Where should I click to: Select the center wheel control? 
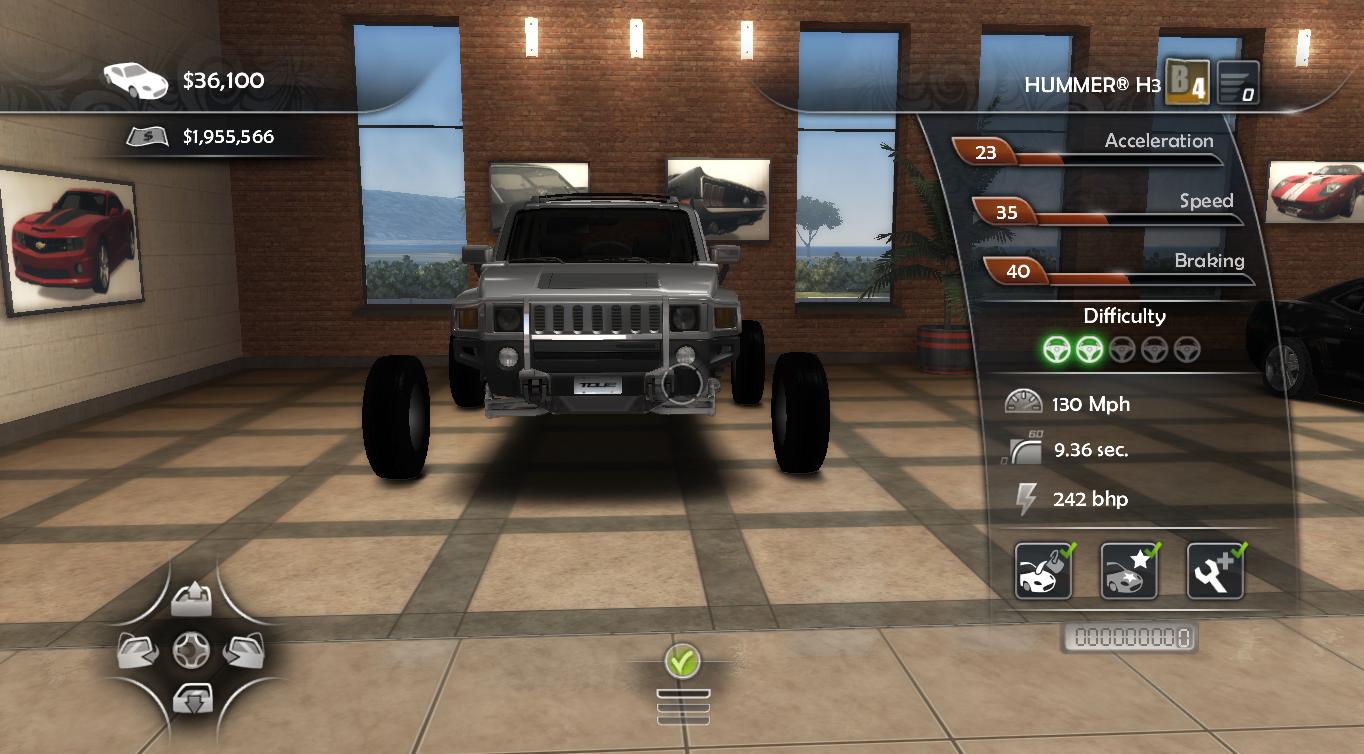[x=191, y=651]
